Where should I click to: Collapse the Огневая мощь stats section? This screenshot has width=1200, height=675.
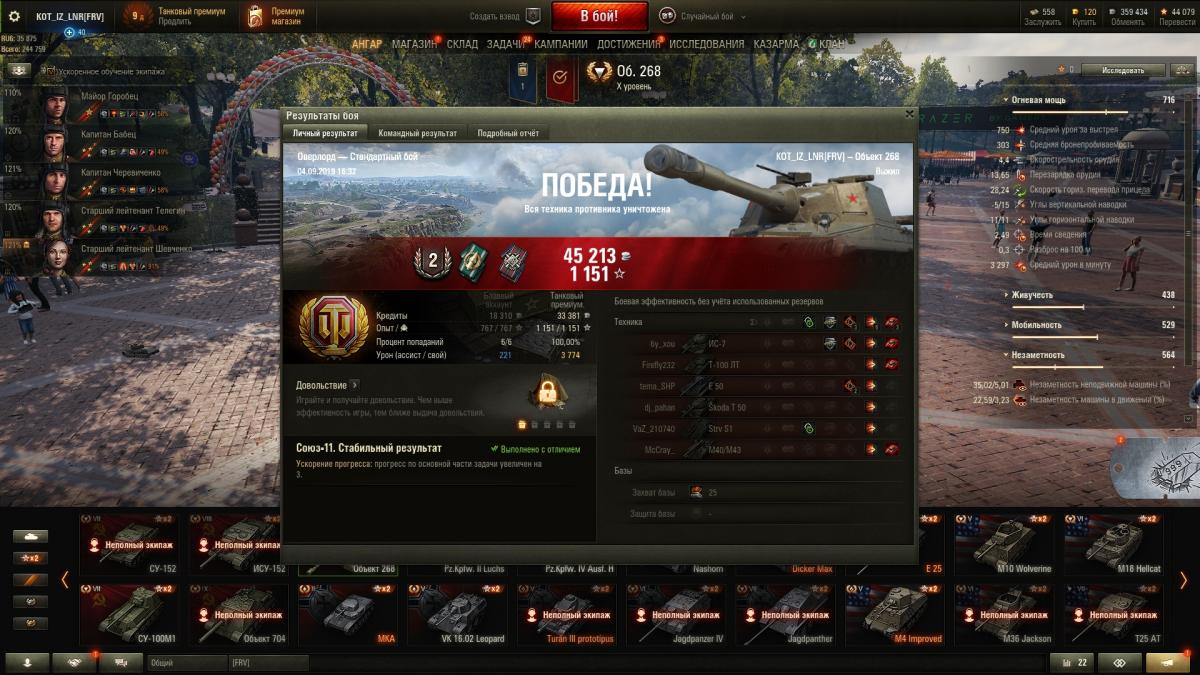tap(1005, 100)
